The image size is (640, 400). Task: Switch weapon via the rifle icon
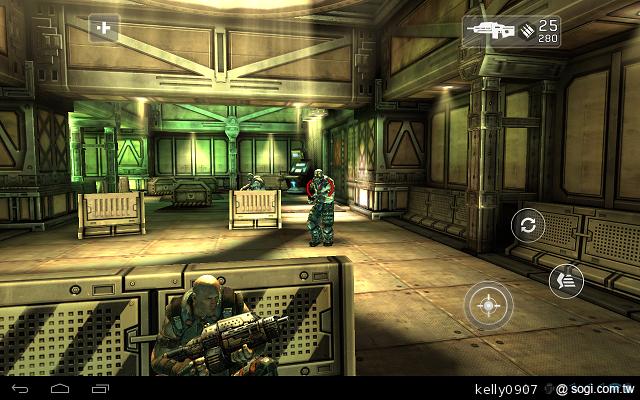486,30
